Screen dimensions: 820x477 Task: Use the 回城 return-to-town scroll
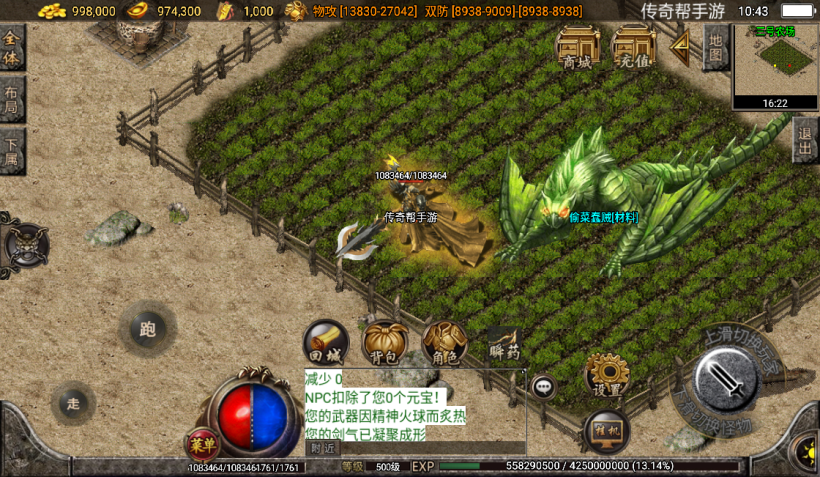click(325, 342)
